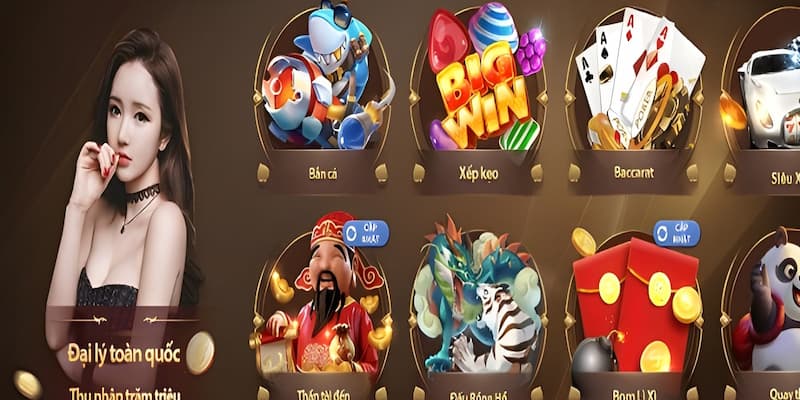Open the Đại lý toàn quốc agent banner
The width and height of the screenshot is (800, 400).
[125, 352]
